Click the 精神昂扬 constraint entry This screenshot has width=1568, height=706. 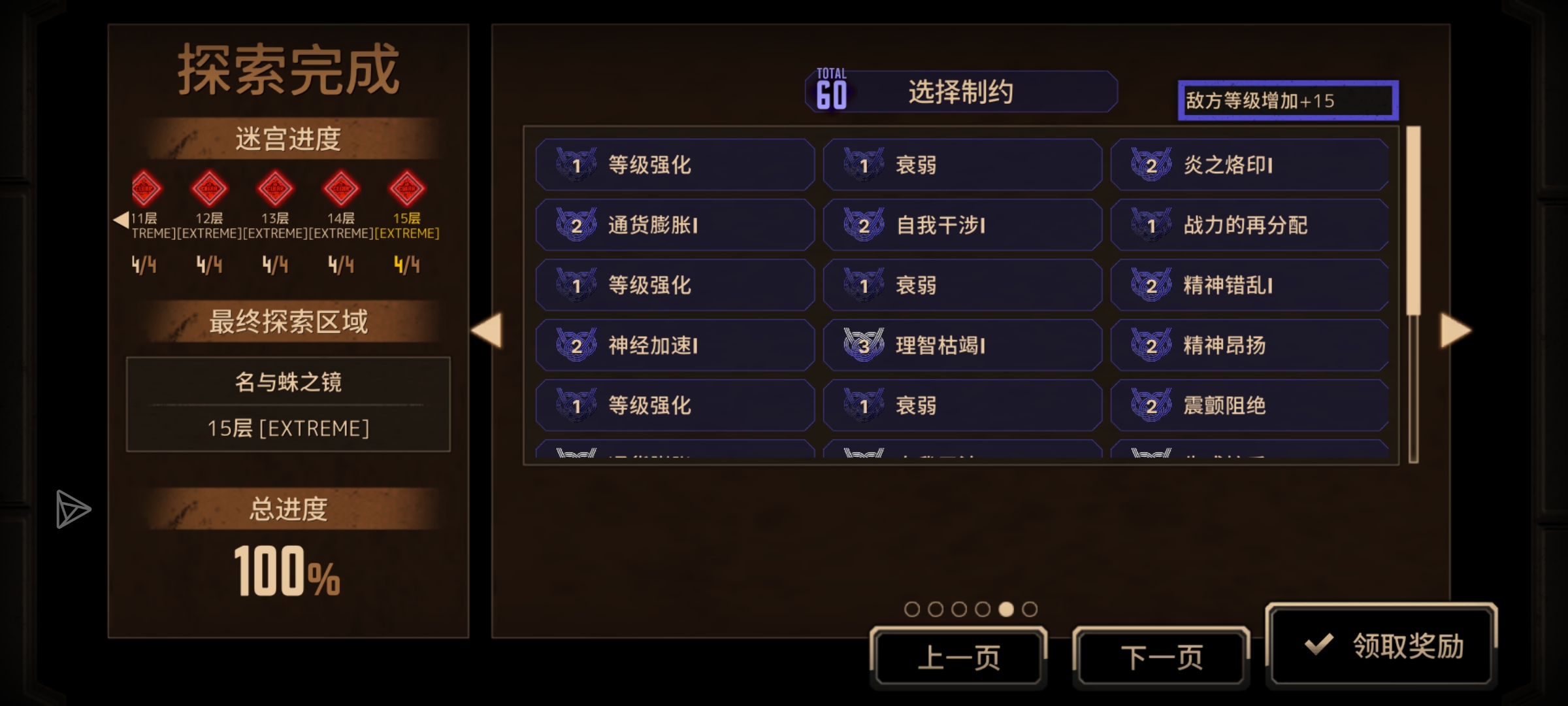(x=1249, y=345)
